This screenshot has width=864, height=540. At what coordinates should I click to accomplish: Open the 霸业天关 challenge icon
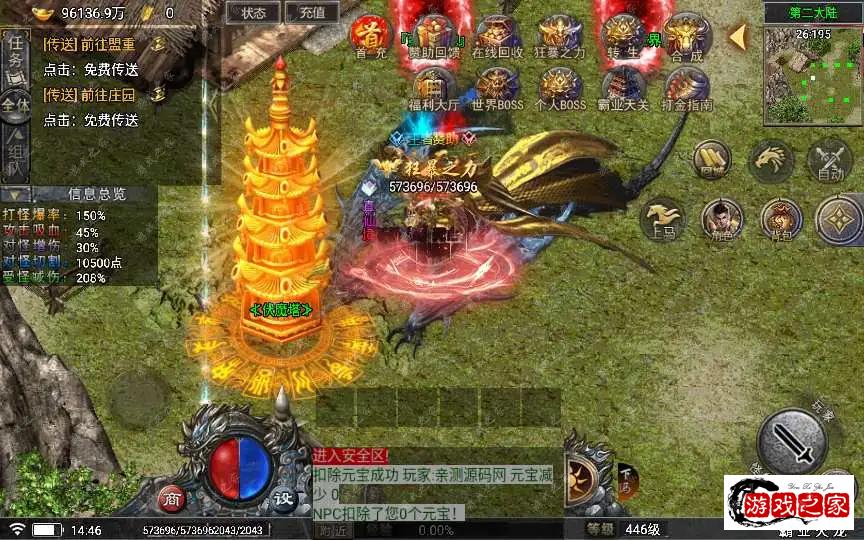coord(623,89)
